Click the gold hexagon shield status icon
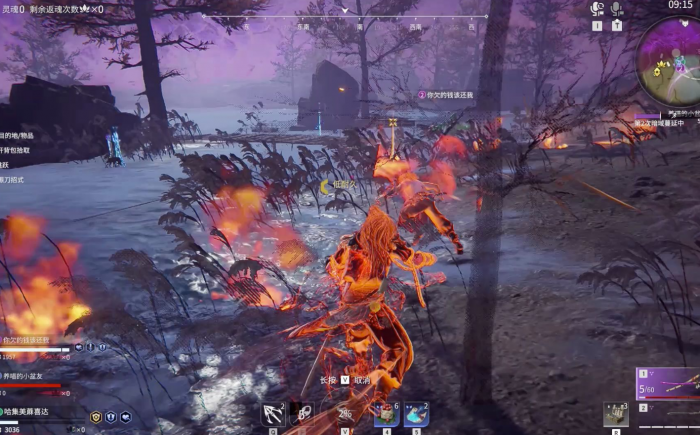The height and width of the screenshot is (435, 700). coord(96,417)
